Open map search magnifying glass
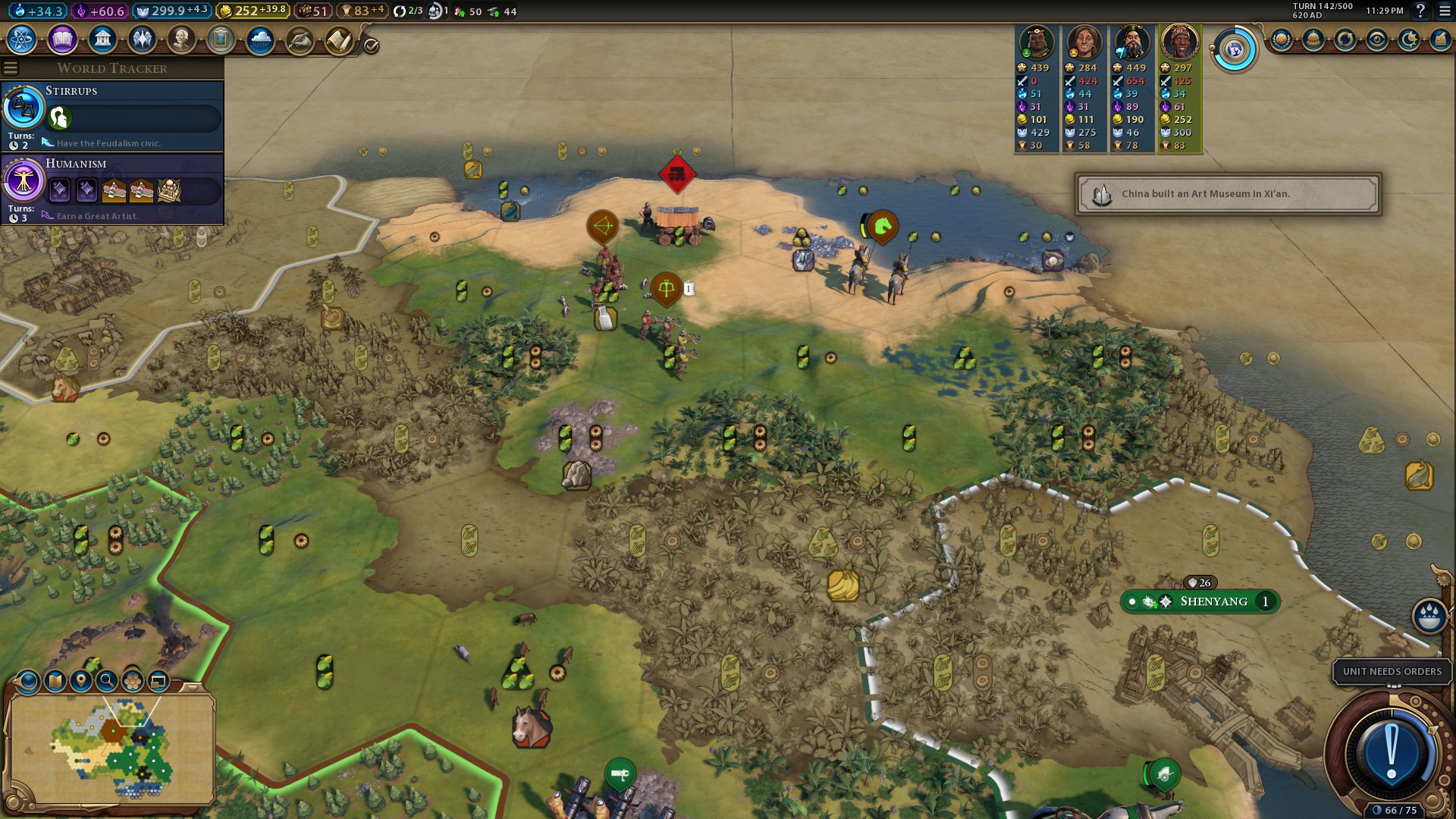 [107, 681]
